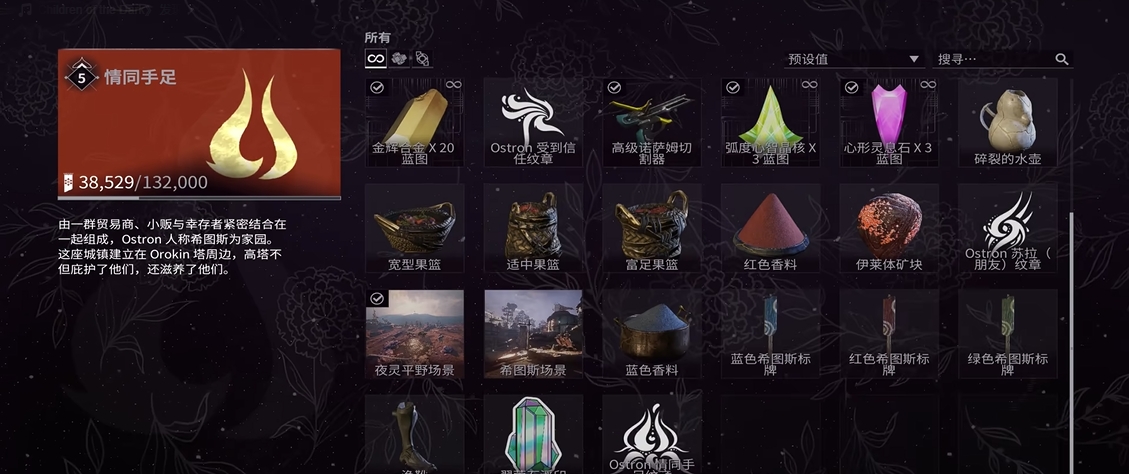Click the 适中果篮 basket item

pos(533,228)
